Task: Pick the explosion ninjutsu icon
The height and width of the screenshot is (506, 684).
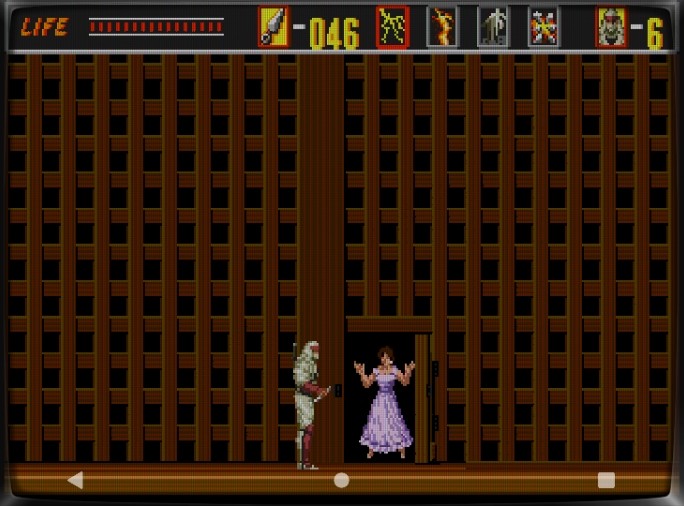Action: coord(543,27)
